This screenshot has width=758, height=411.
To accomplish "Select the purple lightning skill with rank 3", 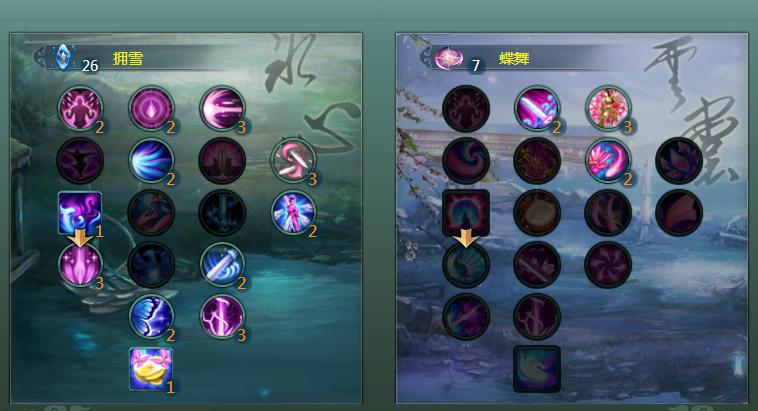I will point(222,316).
